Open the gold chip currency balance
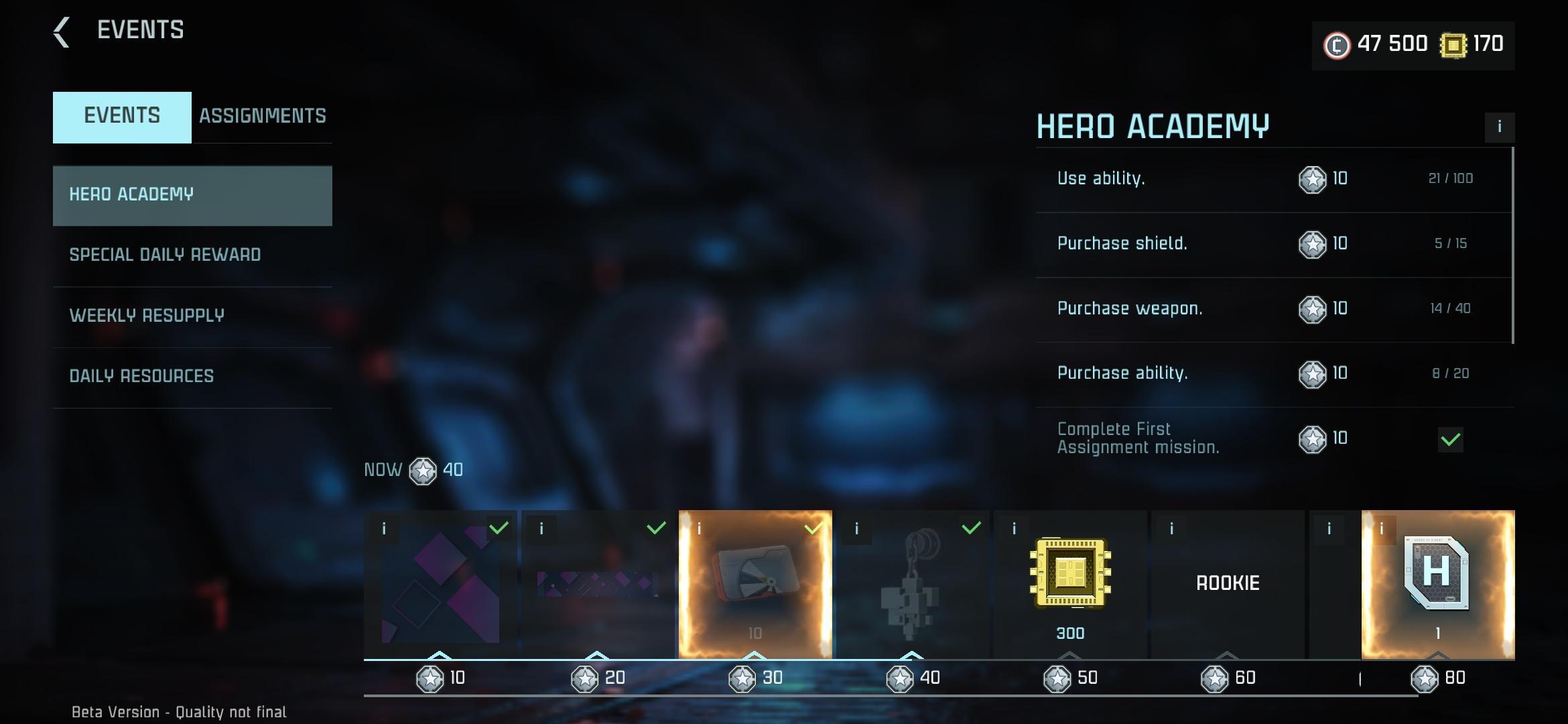Image resolution: width=1568 pixels, height=724 pixels. click(1472, 45)
